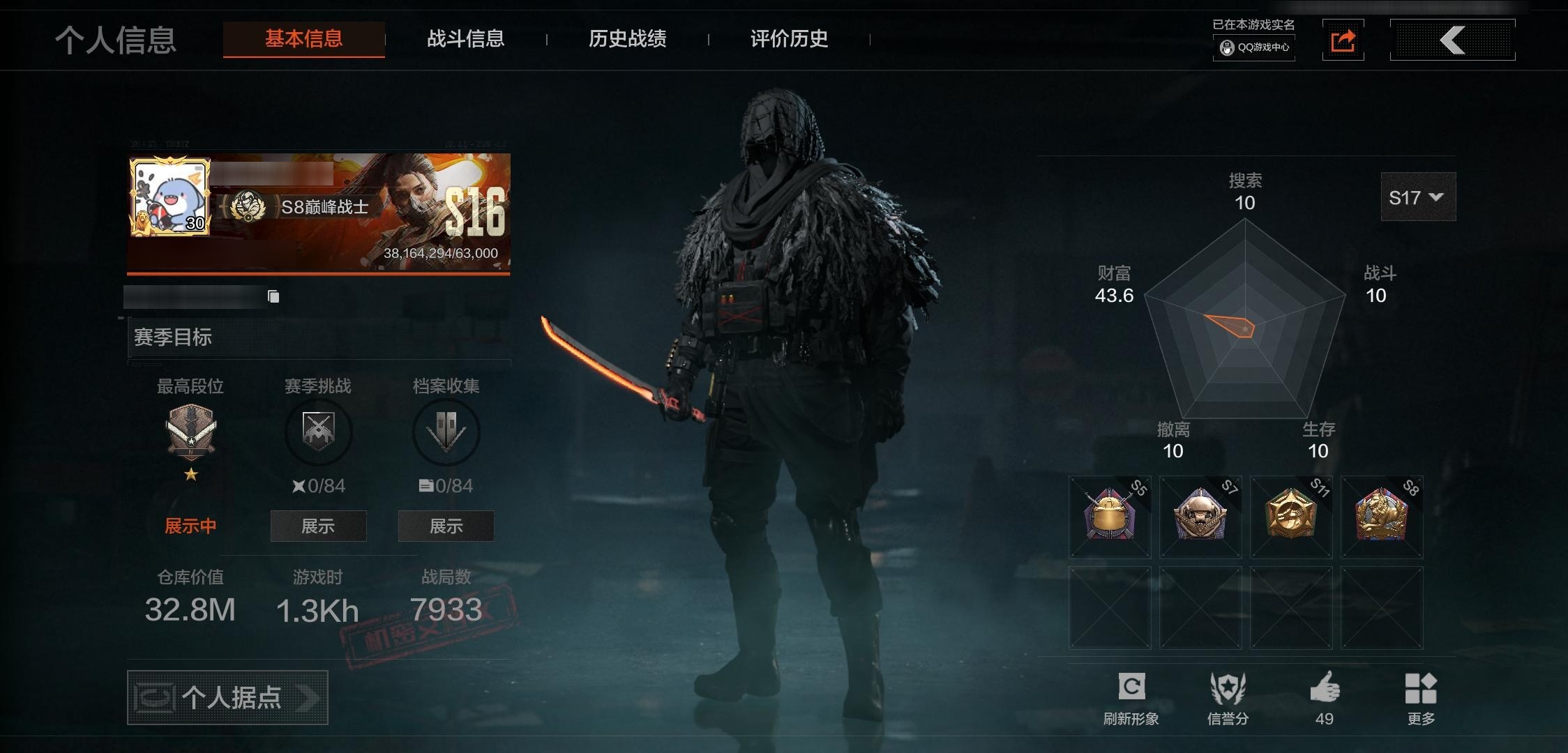Screen dimensions: 1568x753
Task: Collapse the panel with the back arrow
Action: [x=1453, y=40]
